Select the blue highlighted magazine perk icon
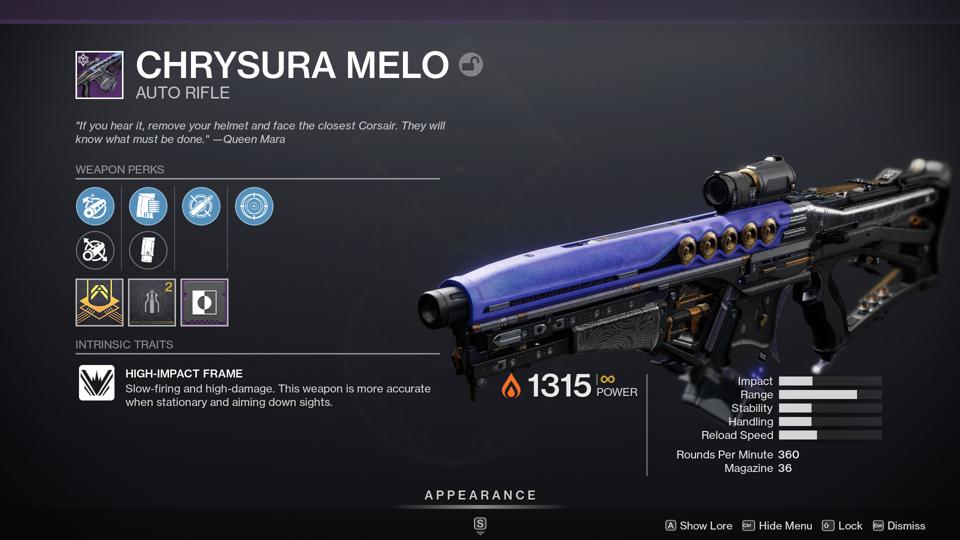 [x=148, y=207]
